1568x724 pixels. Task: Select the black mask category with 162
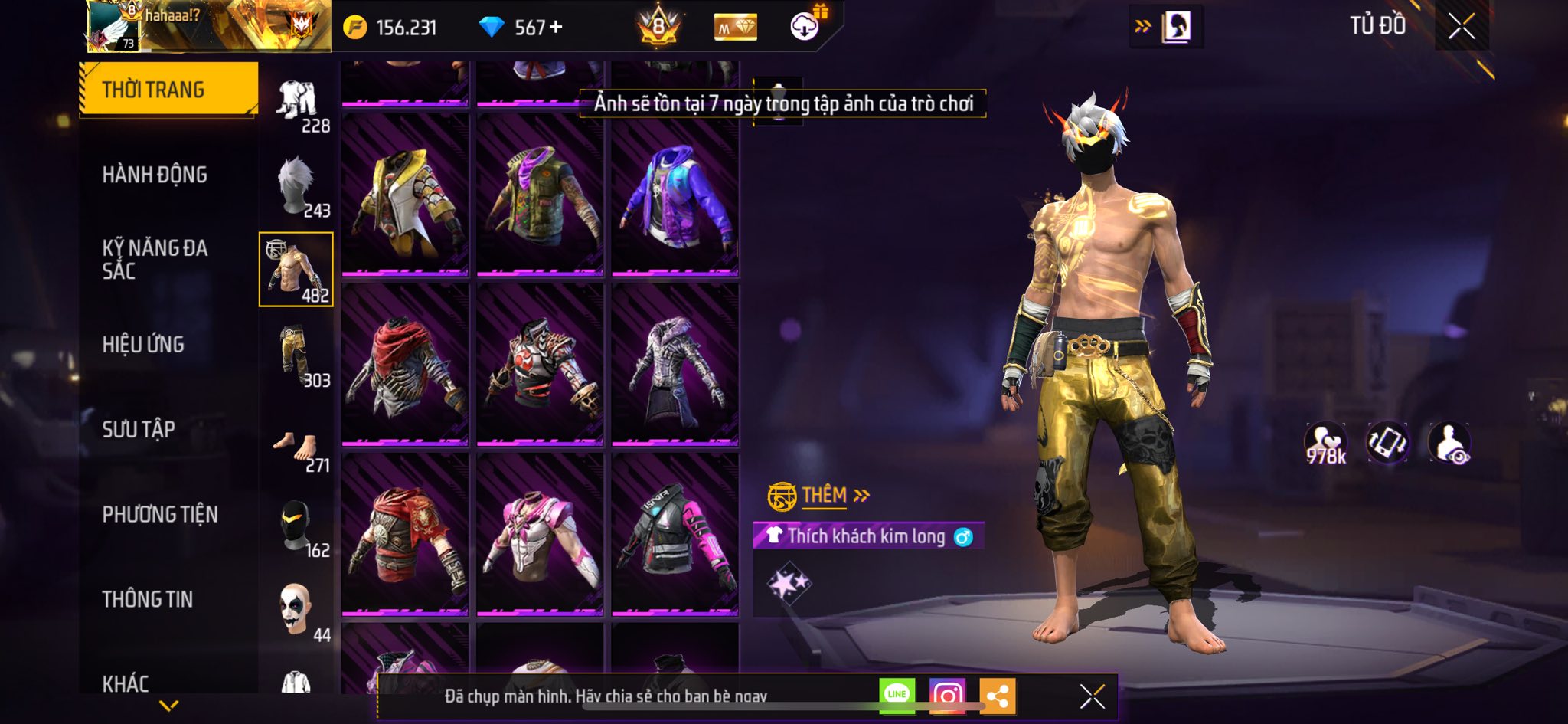click(297, 527)
